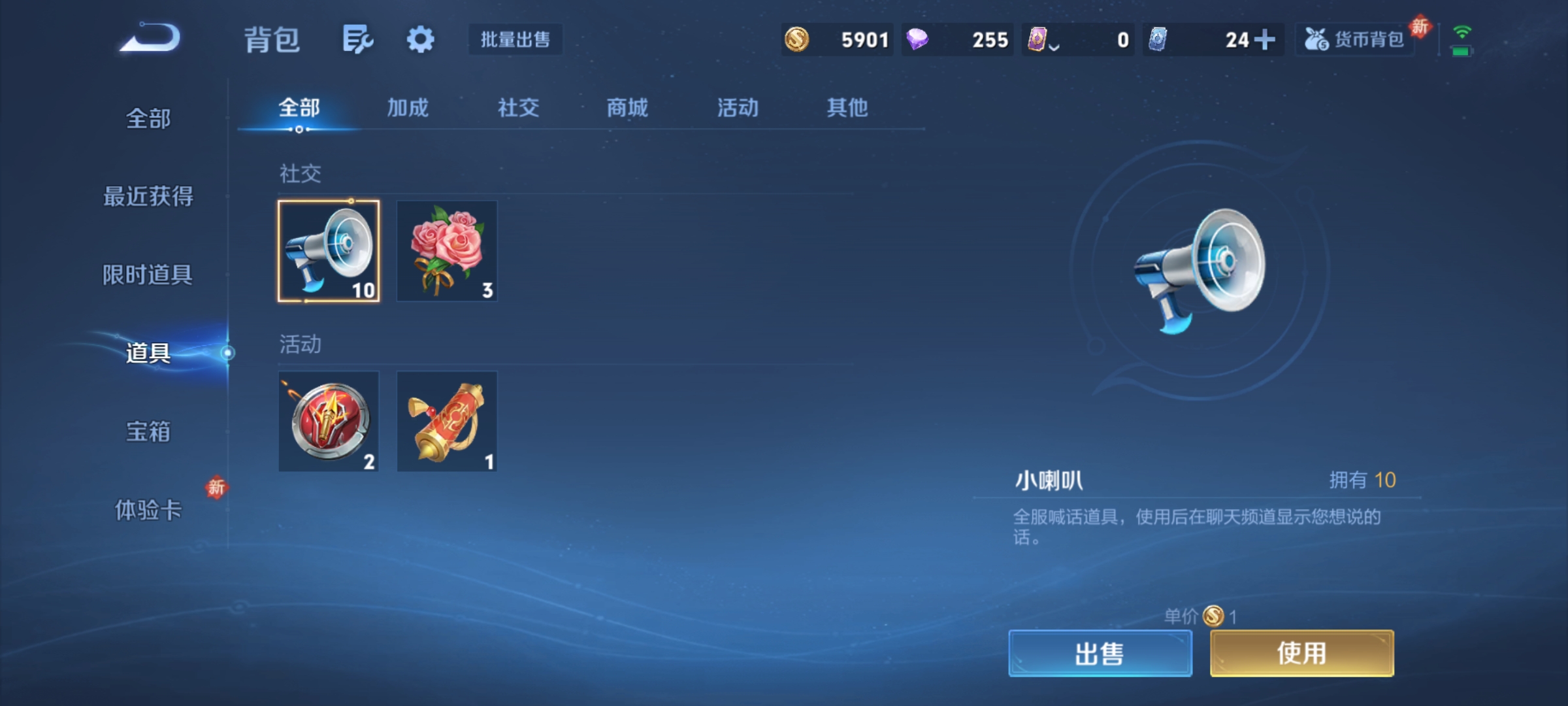Open the settings gear icon
This screenshot has height=706, width=1568.
421,39
